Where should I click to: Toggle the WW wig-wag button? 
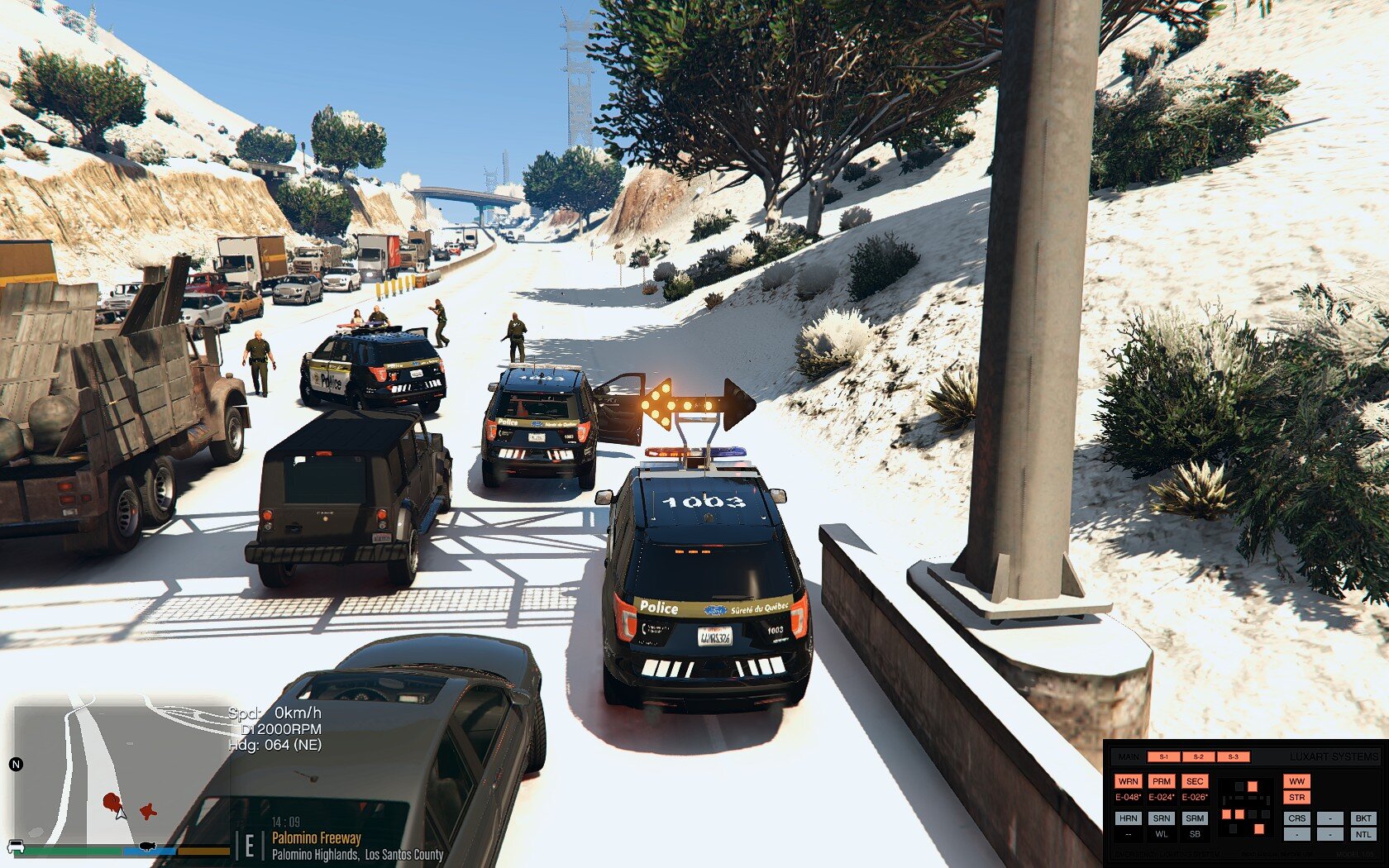click(x=1296, y=781)
